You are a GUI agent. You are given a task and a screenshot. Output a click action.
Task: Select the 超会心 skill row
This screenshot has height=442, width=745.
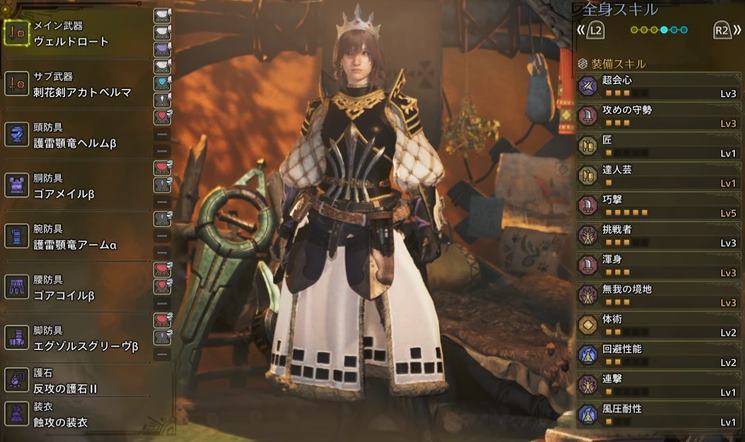pyautogui.click(x=660, y=85)
